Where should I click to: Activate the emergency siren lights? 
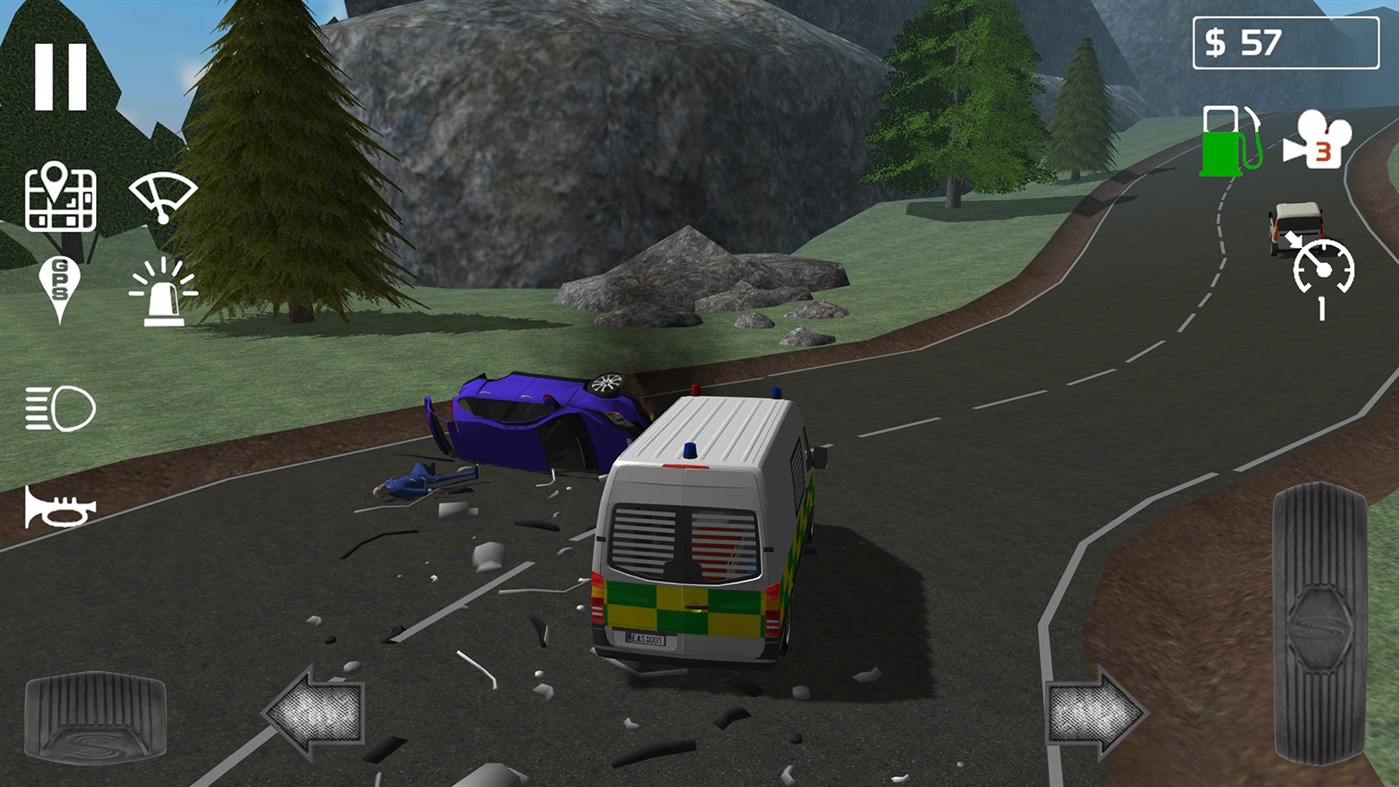click(162, 291)
